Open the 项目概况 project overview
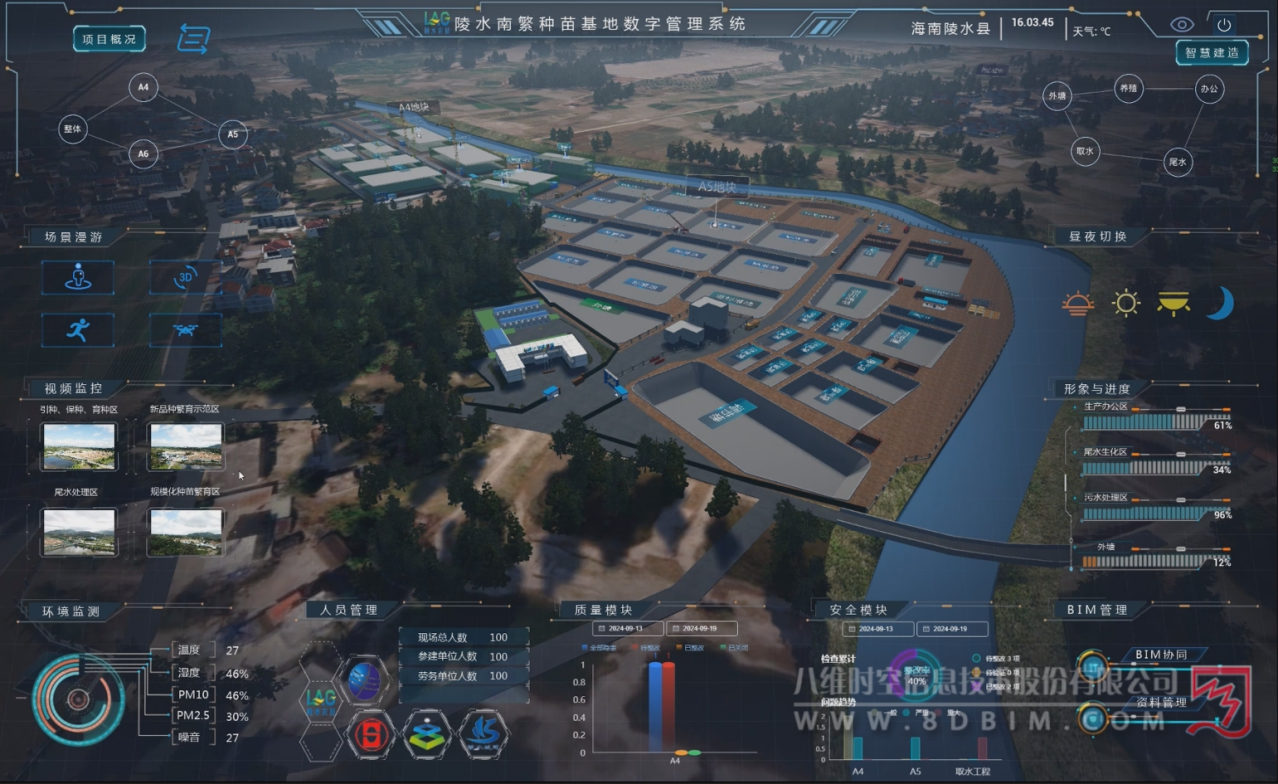Screen dimensions: 1278x784 coord(109,39)
